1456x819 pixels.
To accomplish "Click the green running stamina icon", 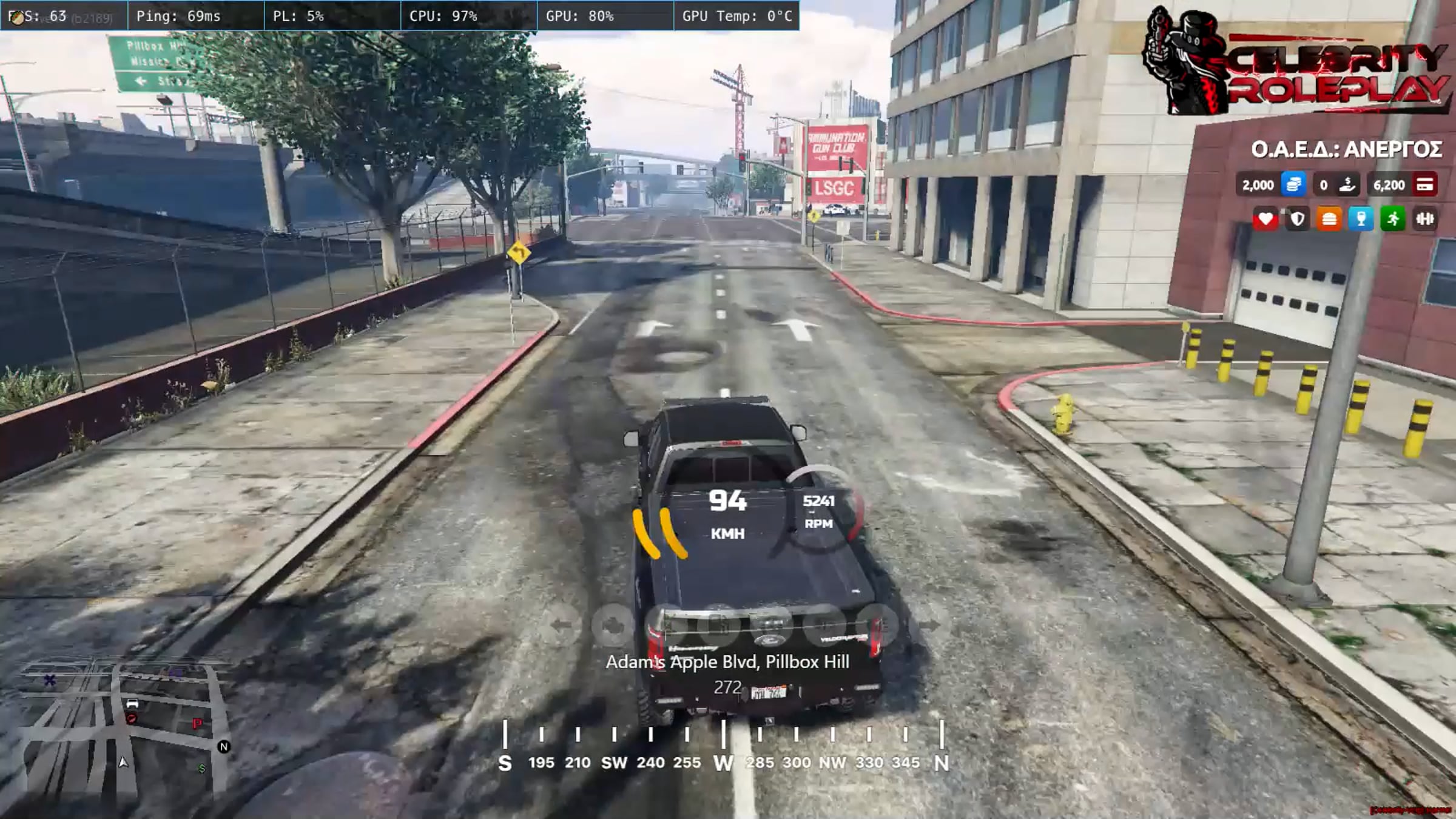I will tap(1393, 219).
